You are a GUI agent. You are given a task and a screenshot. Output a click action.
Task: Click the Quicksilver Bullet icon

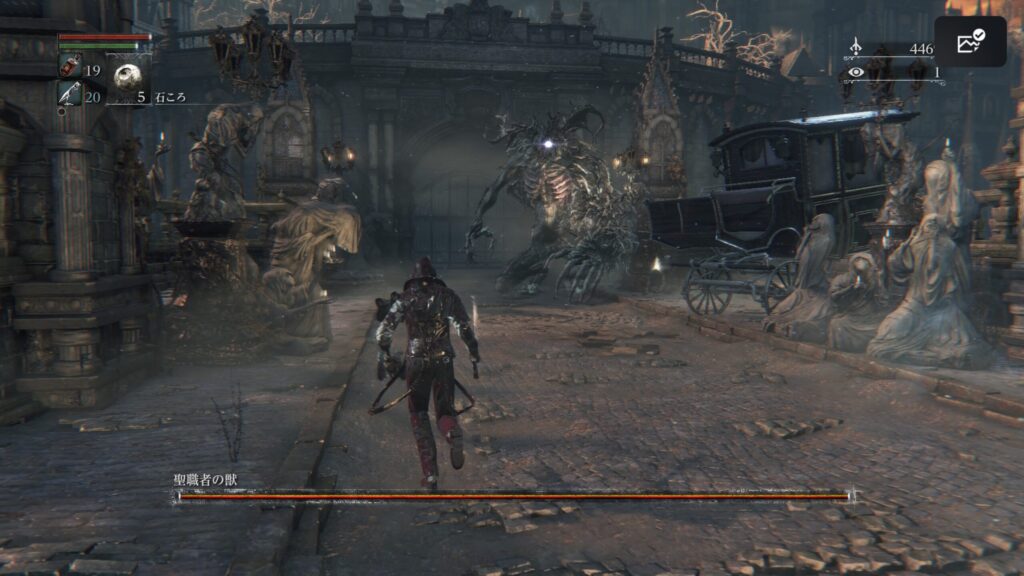70,94
